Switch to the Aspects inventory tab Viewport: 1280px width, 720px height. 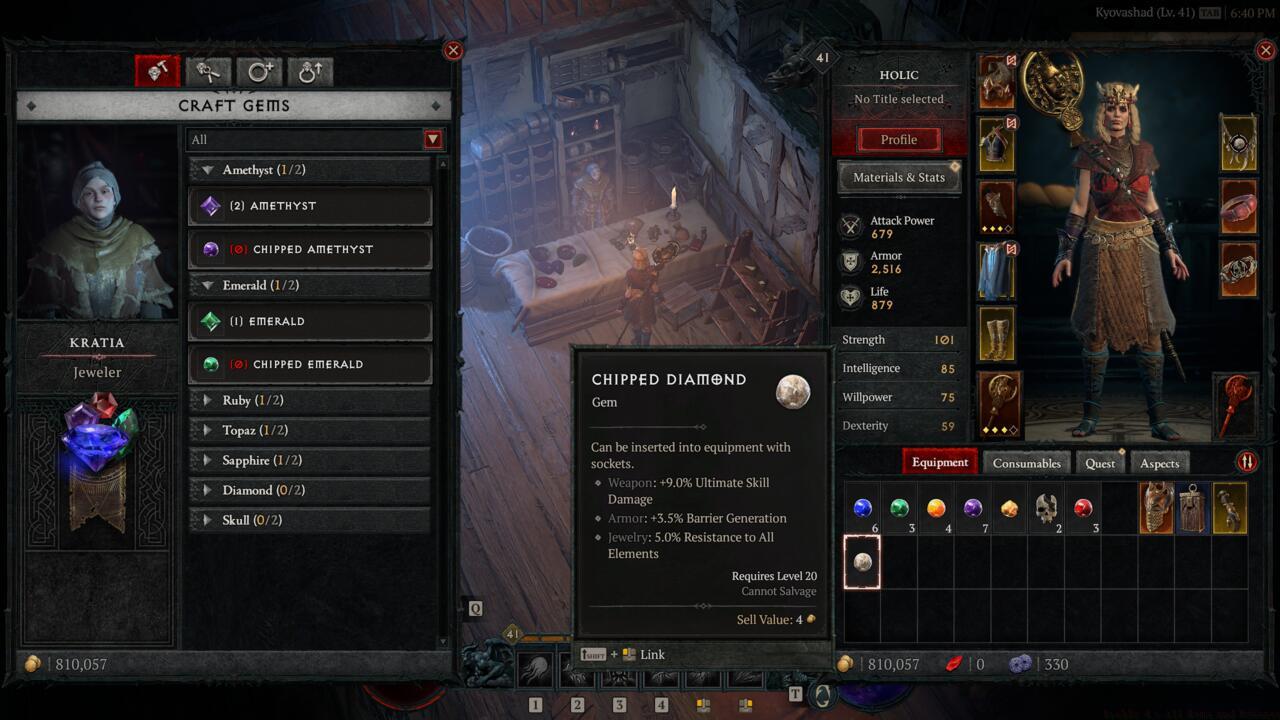click(x=1159, y=463)
